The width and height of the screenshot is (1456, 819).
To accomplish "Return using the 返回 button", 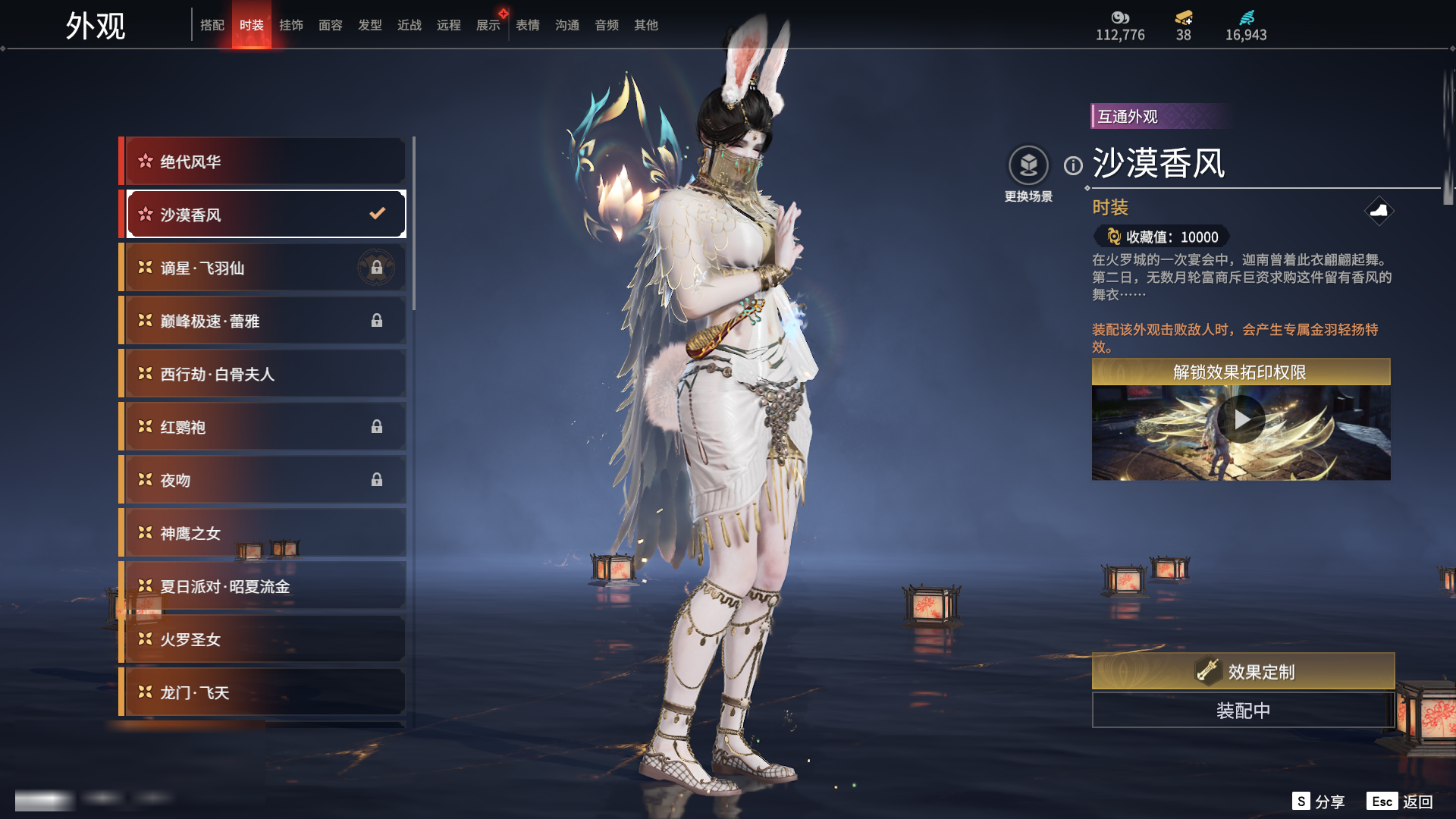I will click(x=1400, y=802).
